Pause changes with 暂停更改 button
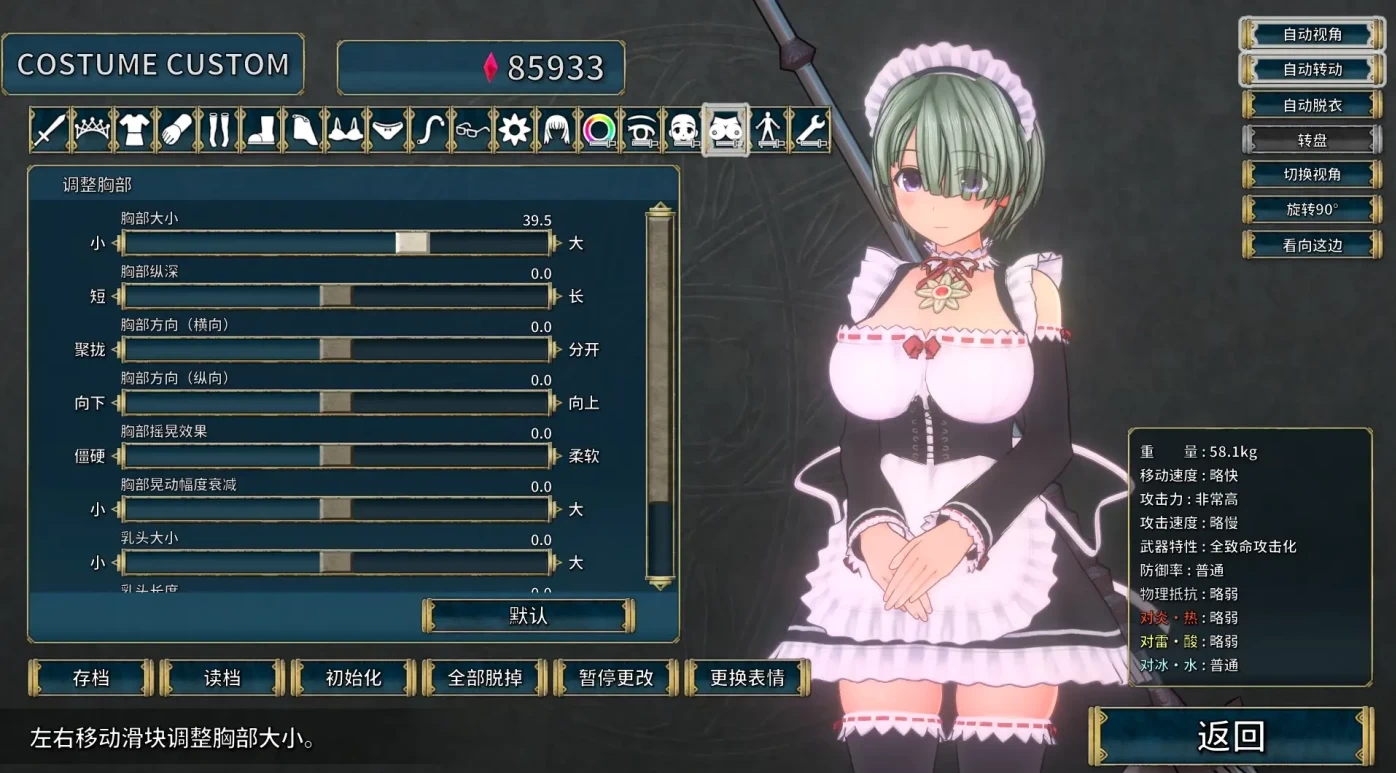The image size is (1396, 773). [x=616, y=678]
